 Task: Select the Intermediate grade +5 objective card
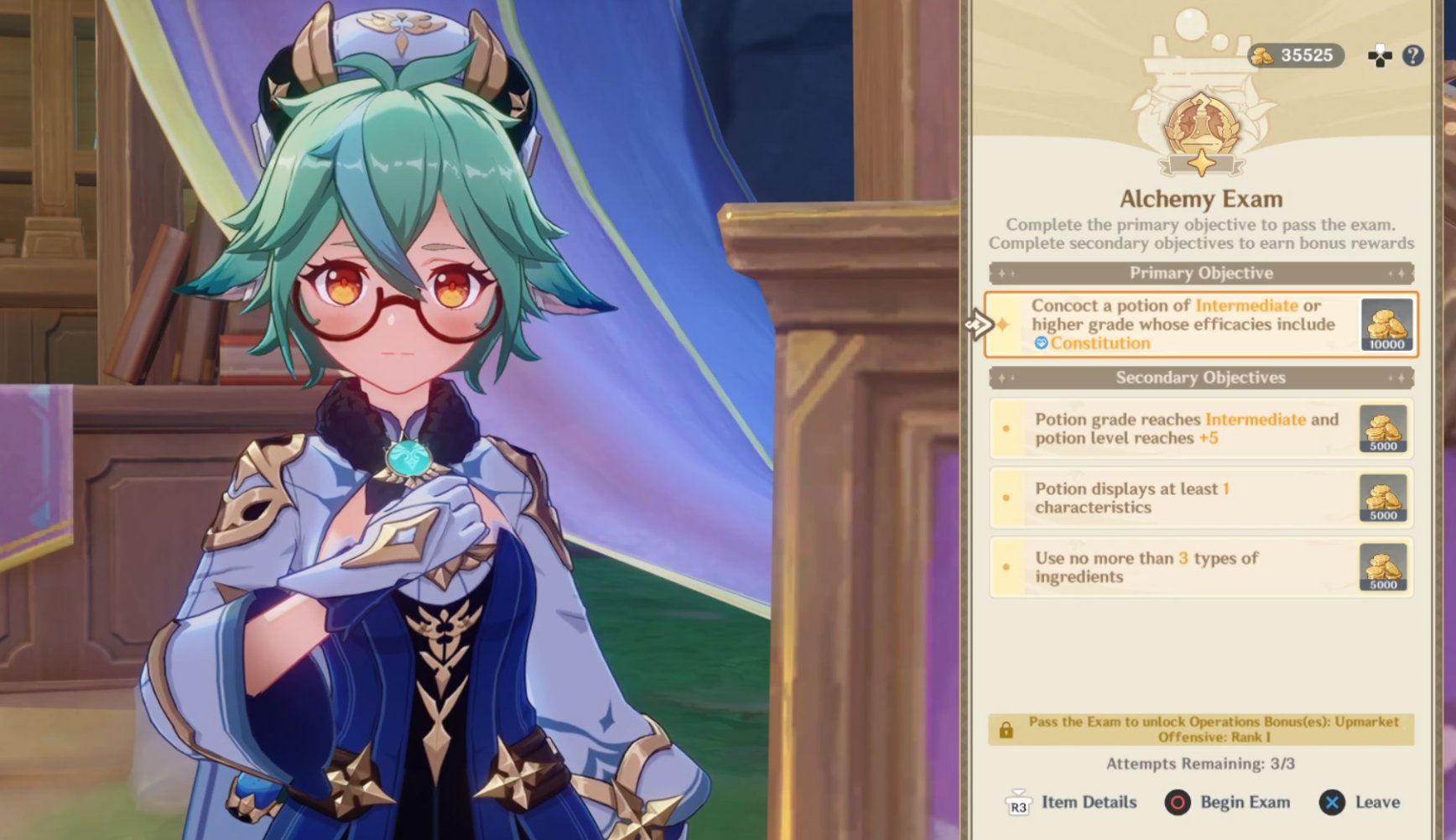[1198, 429]
